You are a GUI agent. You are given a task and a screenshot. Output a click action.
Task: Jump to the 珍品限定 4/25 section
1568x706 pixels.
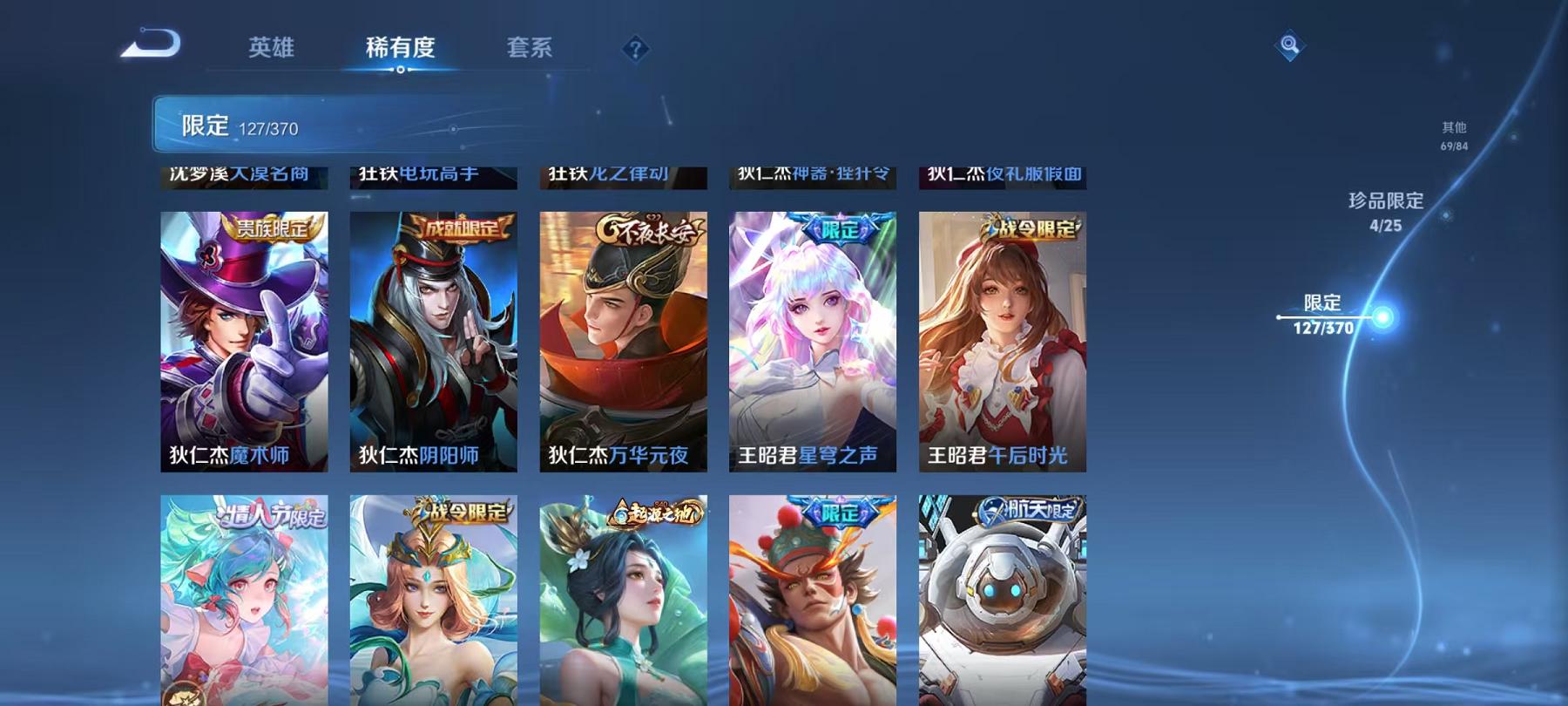(x=1384, y=209)
